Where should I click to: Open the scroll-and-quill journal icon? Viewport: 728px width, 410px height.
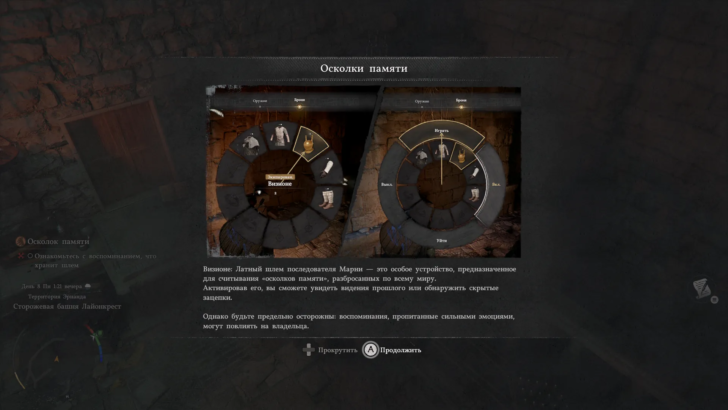point(704,289)
